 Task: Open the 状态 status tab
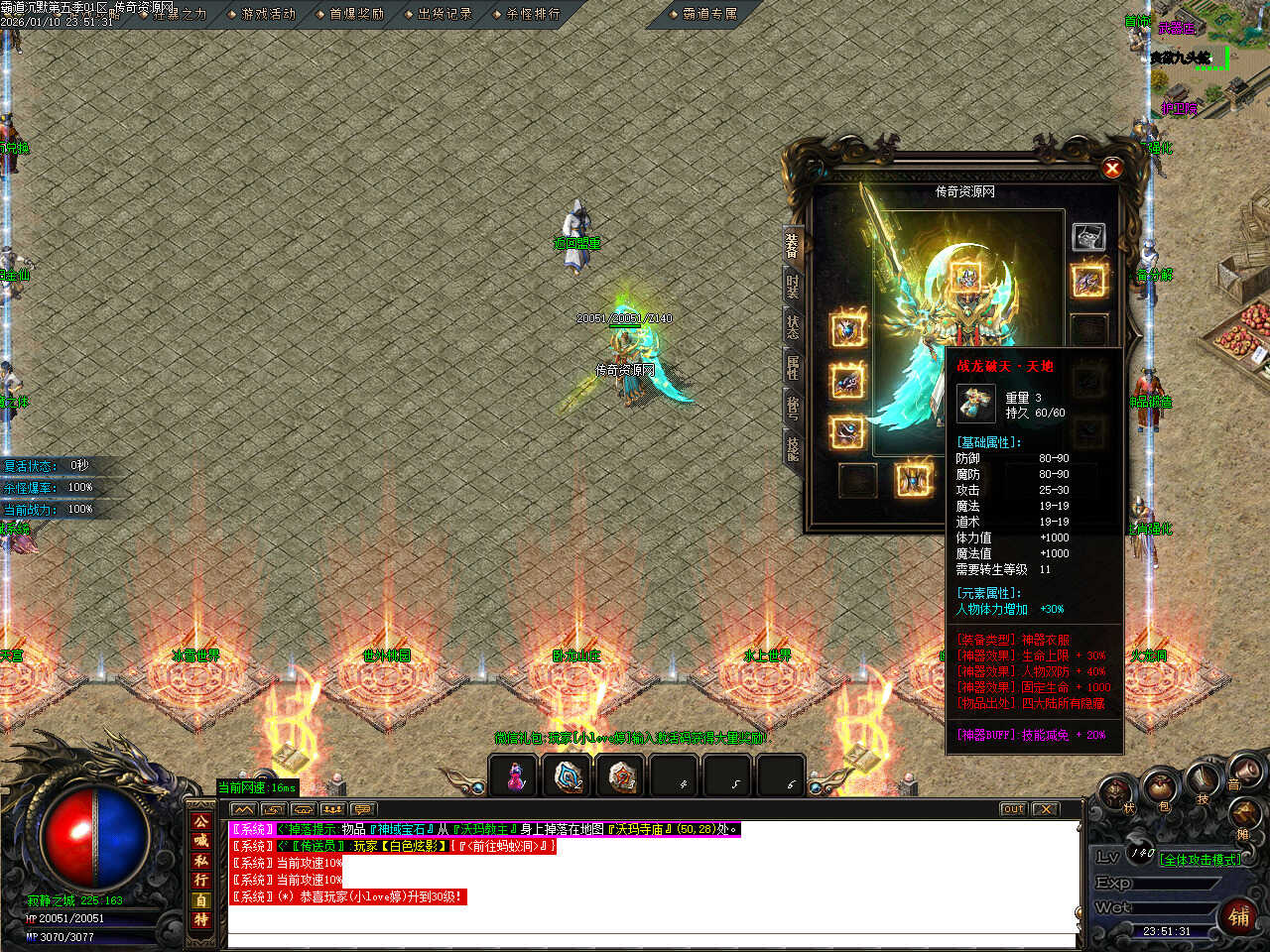pyautogui.click(x=793, y=326)
